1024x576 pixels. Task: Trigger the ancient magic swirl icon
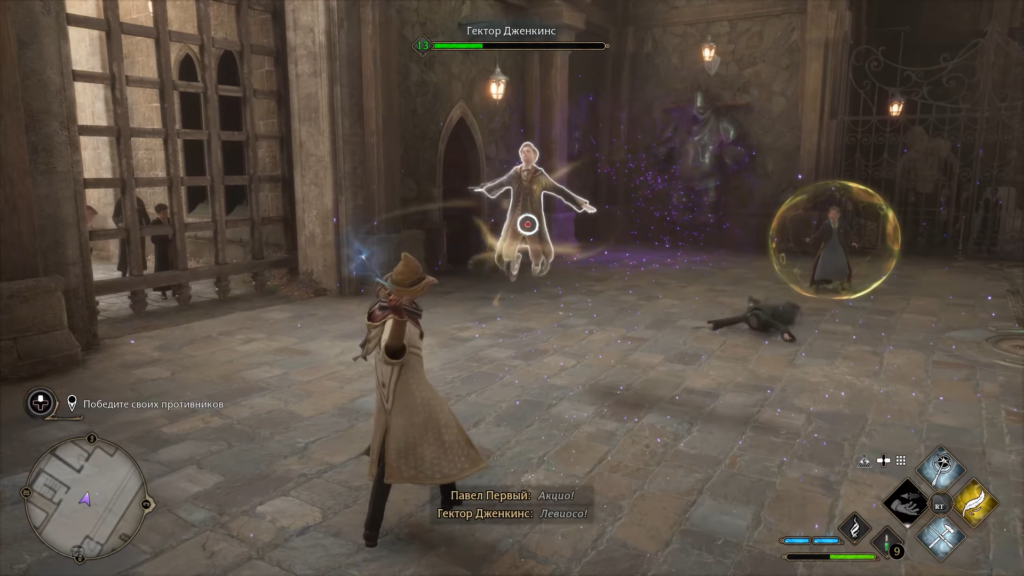(x=853, y=525)
